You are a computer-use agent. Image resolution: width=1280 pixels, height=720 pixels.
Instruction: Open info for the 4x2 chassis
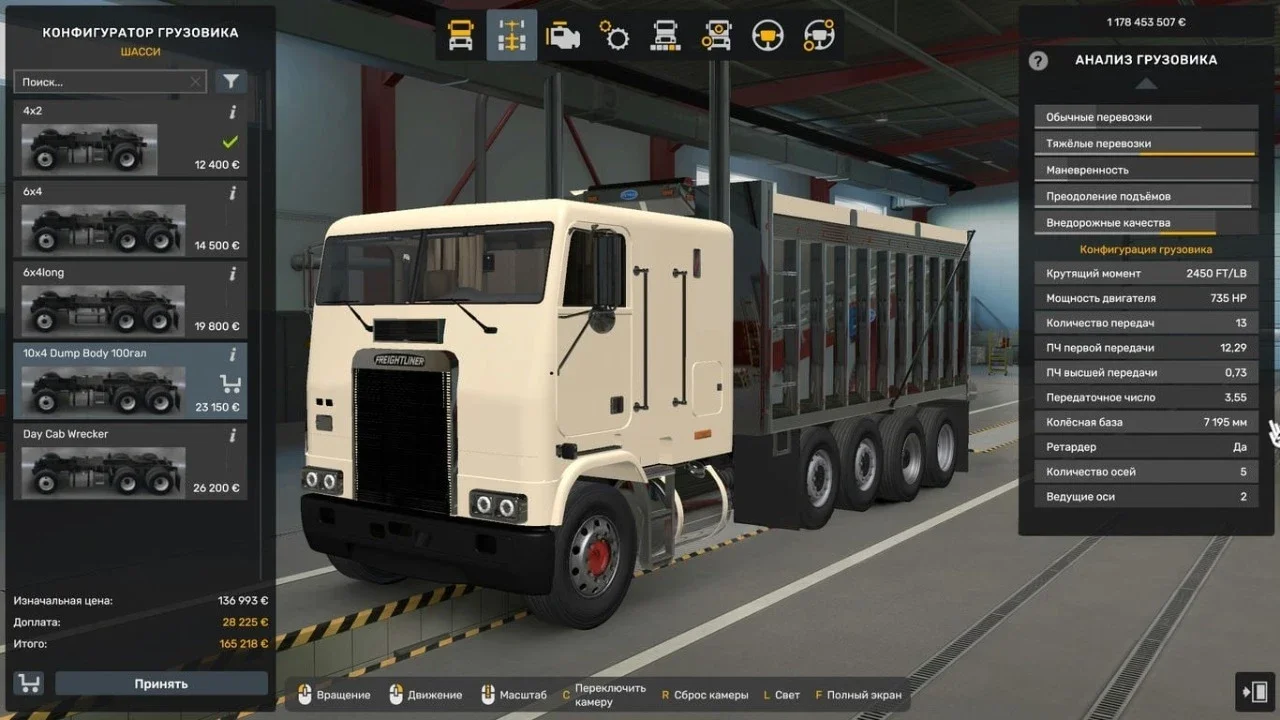pyautogui.click(x=231, y=110)
